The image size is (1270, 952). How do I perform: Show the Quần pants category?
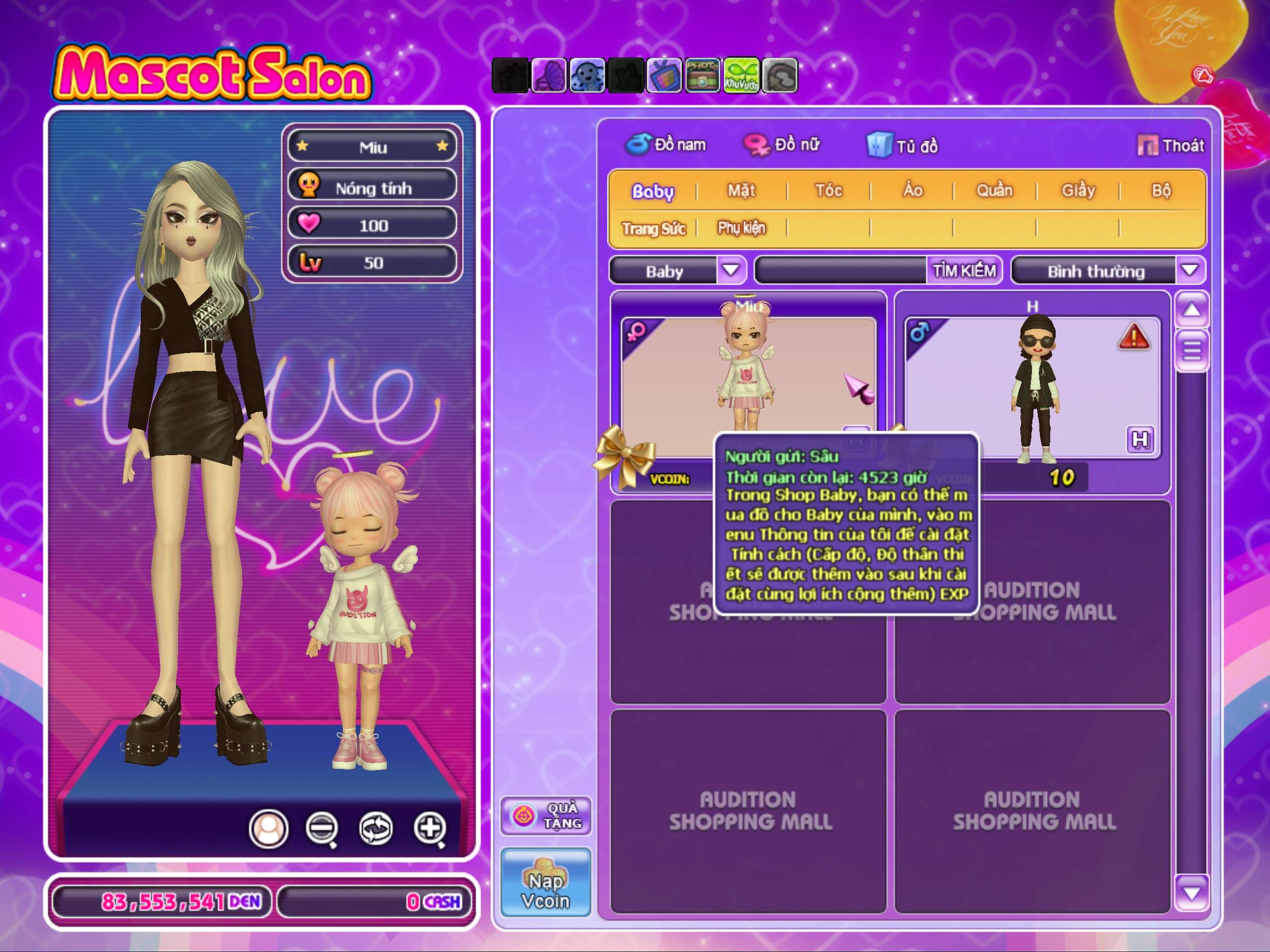994,190
